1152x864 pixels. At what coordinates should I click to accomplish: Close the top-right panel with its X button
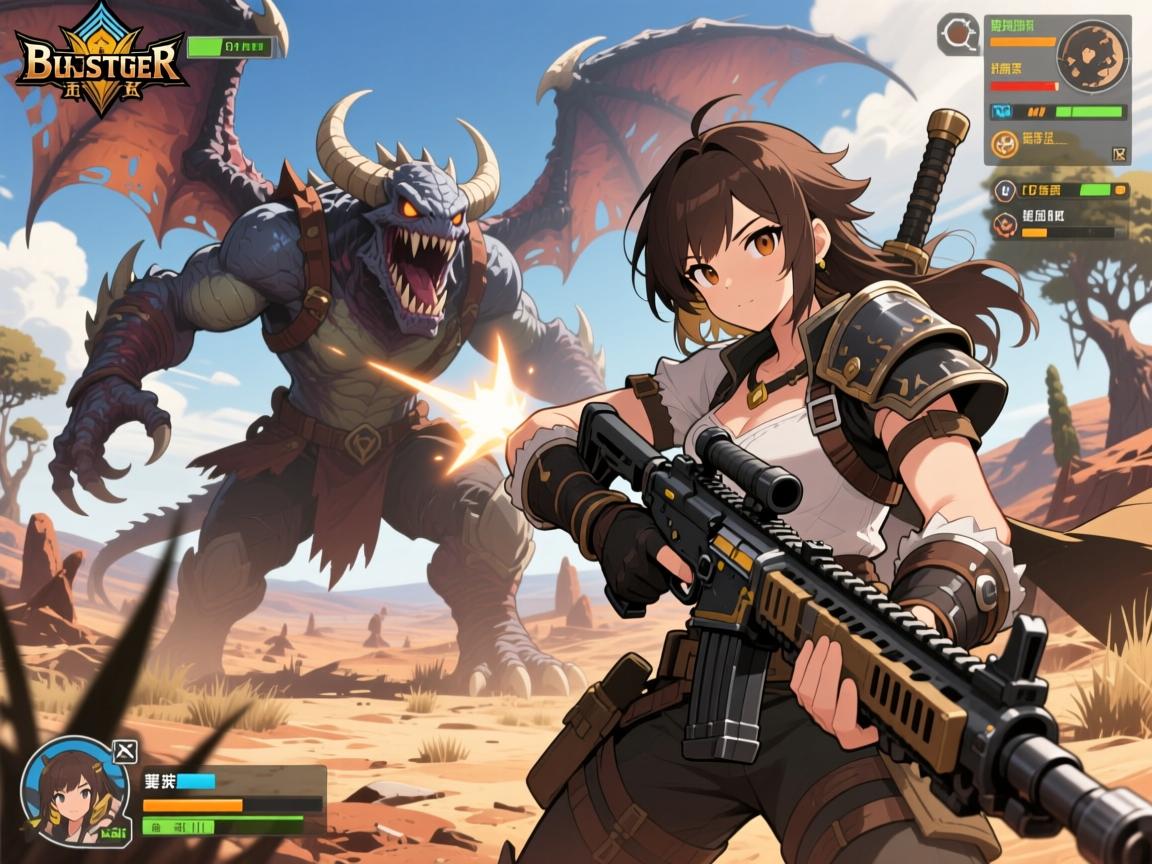pos(1119,154)
